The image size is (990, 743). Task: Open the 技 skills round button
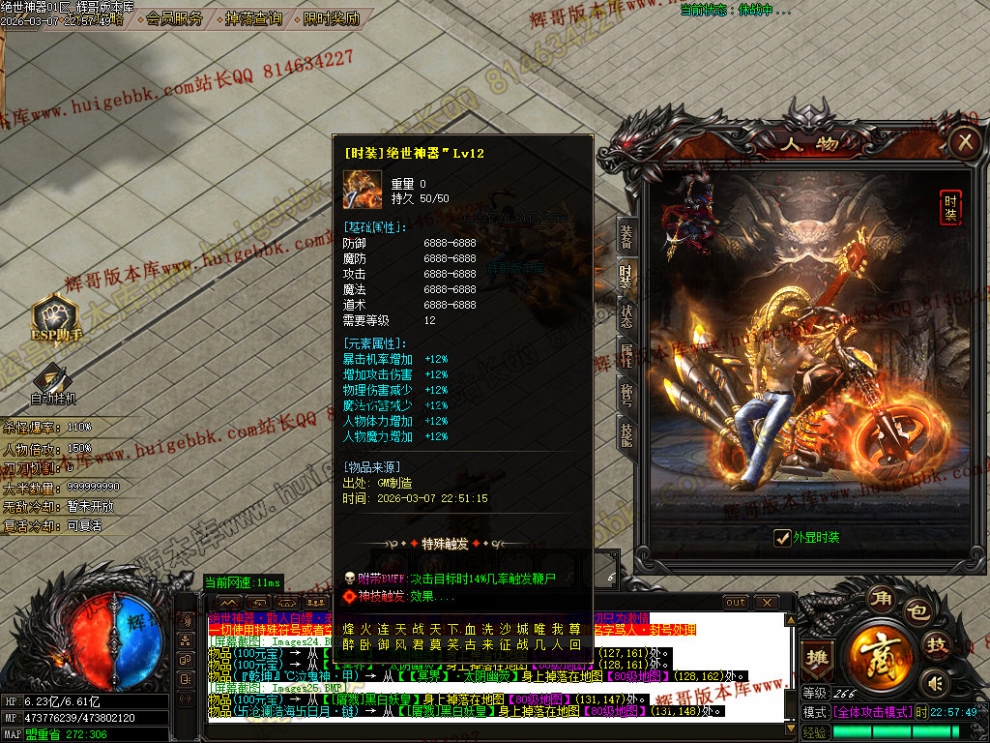(x=937, y=644)
